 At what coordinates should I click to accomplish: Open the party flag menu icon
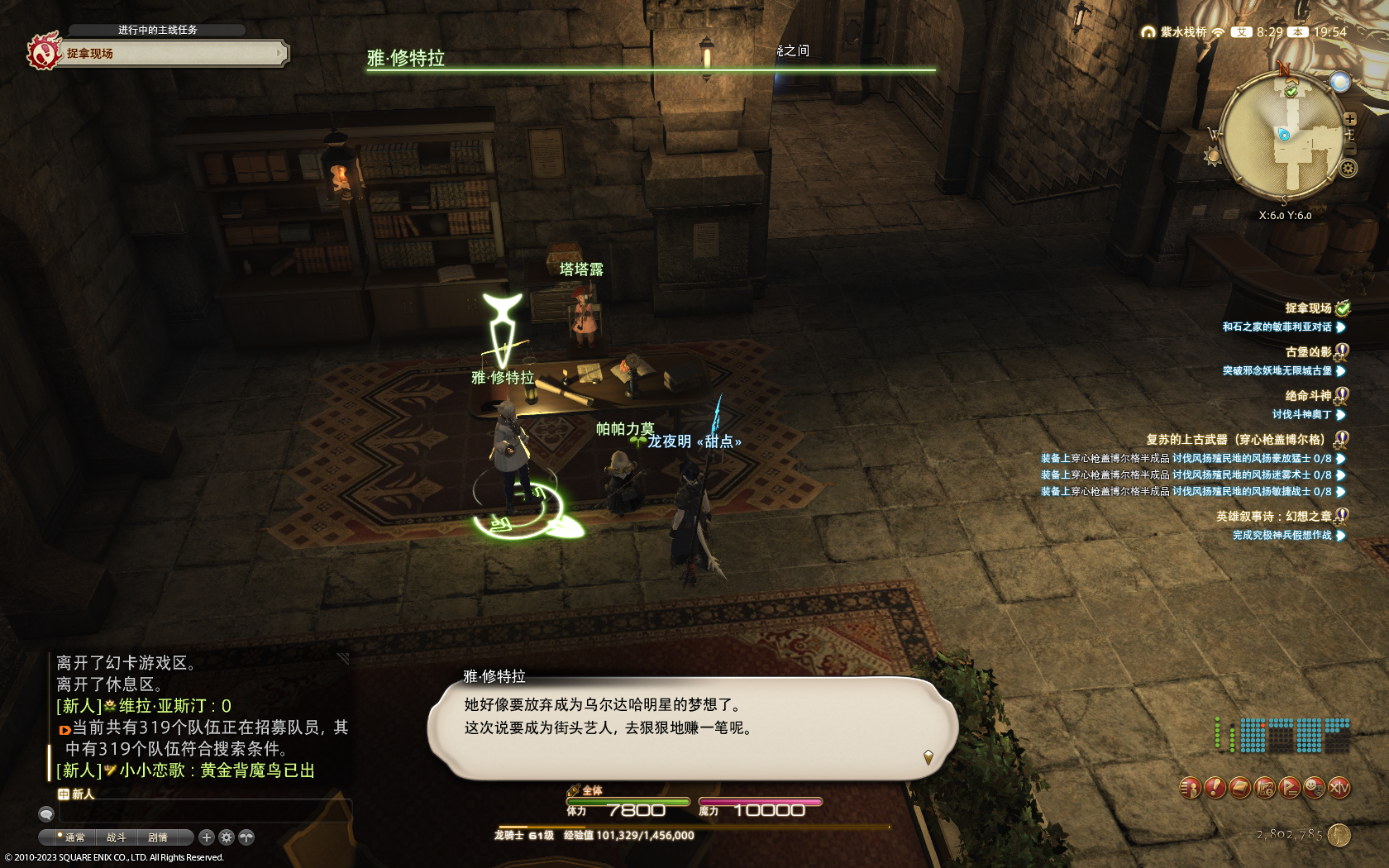coord(1289,788)
